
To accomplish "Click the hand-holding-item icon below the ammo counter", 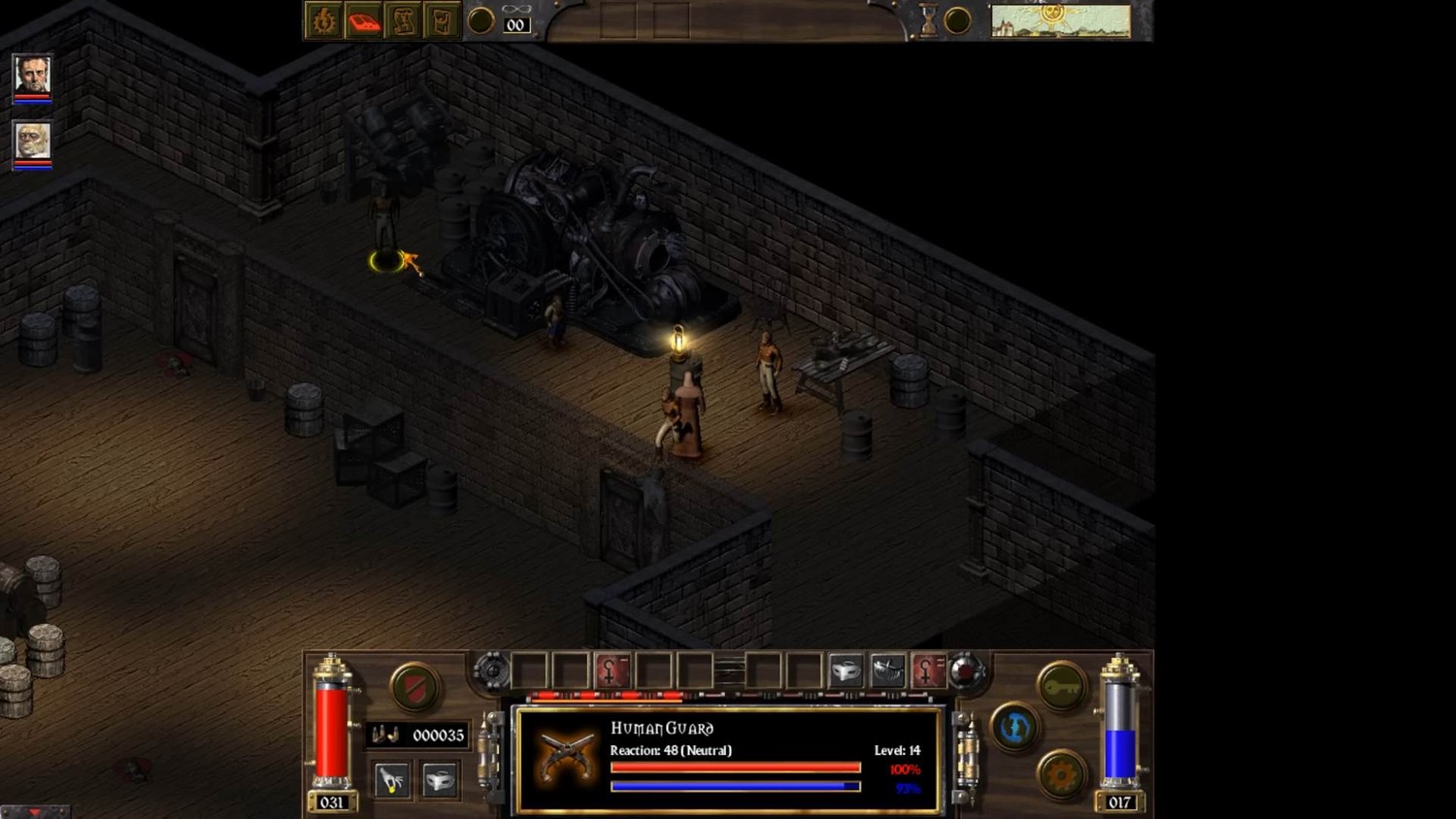I will click(x=391, y=780).
